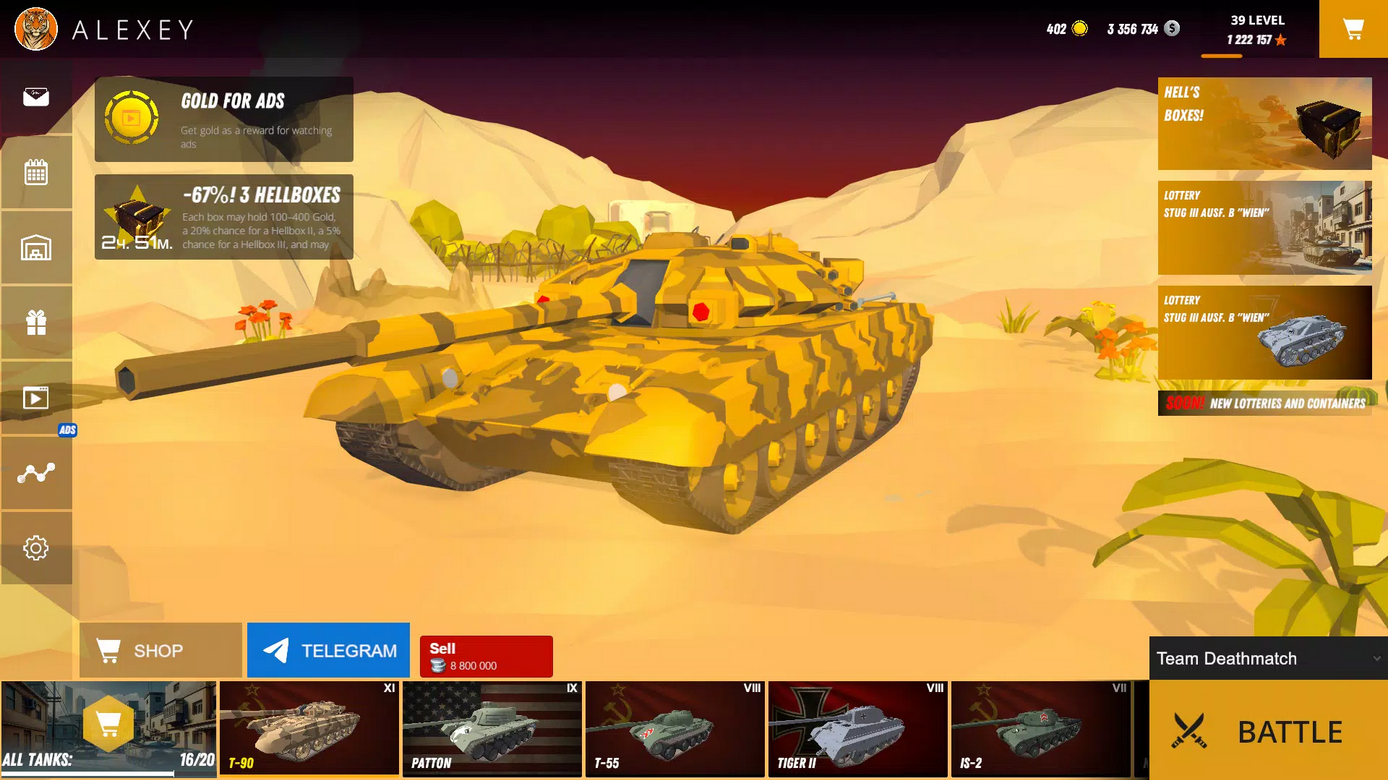Viewport: 1388px width, 780px height.
Task: Watch ads via the video sidebar icon
Action: pos(36,398)
